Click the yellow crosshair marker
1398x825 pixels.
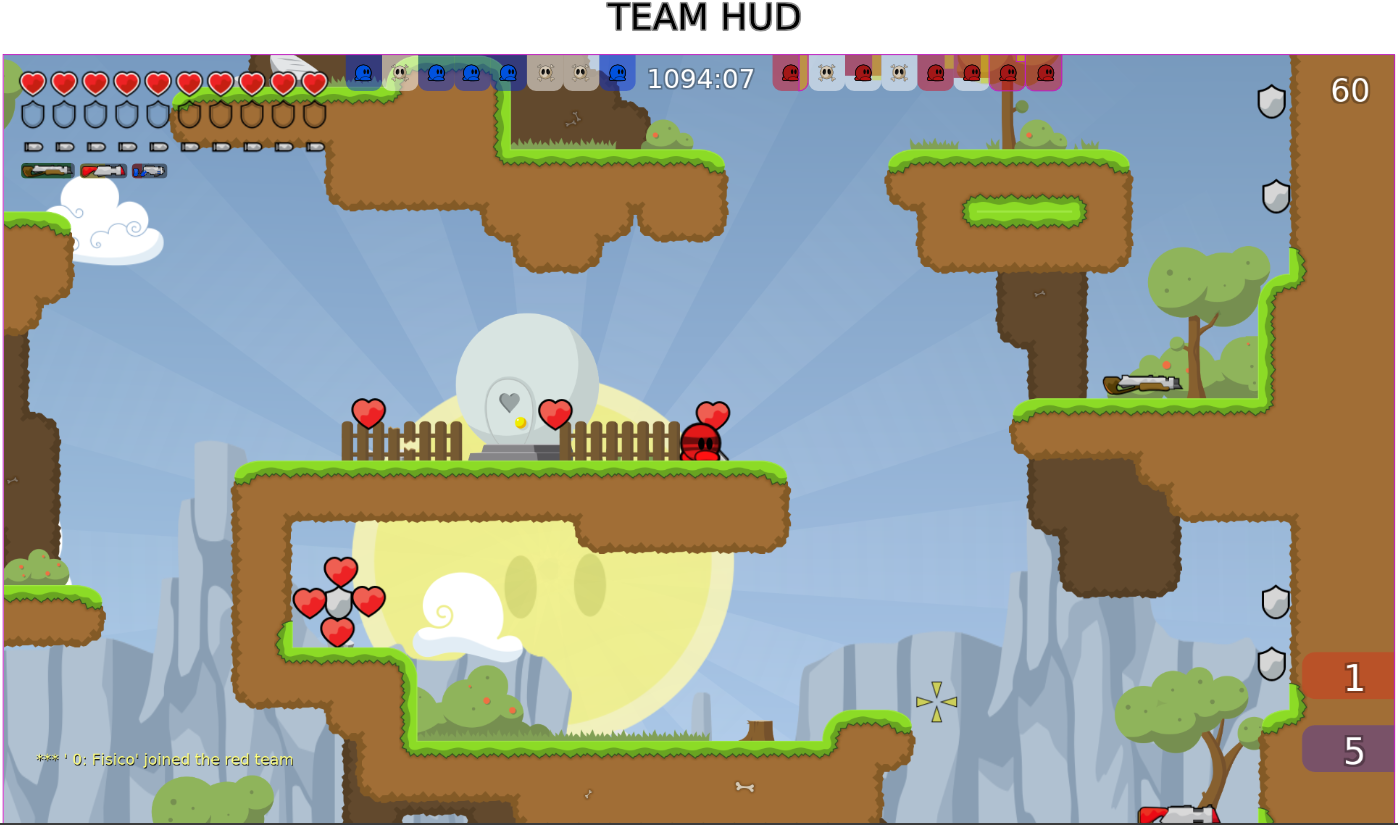(938, 703)
